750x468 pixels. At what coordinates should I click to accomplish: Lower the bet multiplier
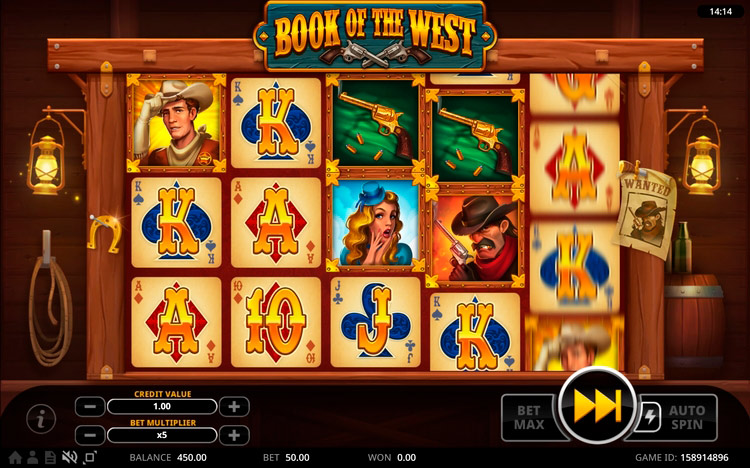pyautogui.click(x=90, y=435)
